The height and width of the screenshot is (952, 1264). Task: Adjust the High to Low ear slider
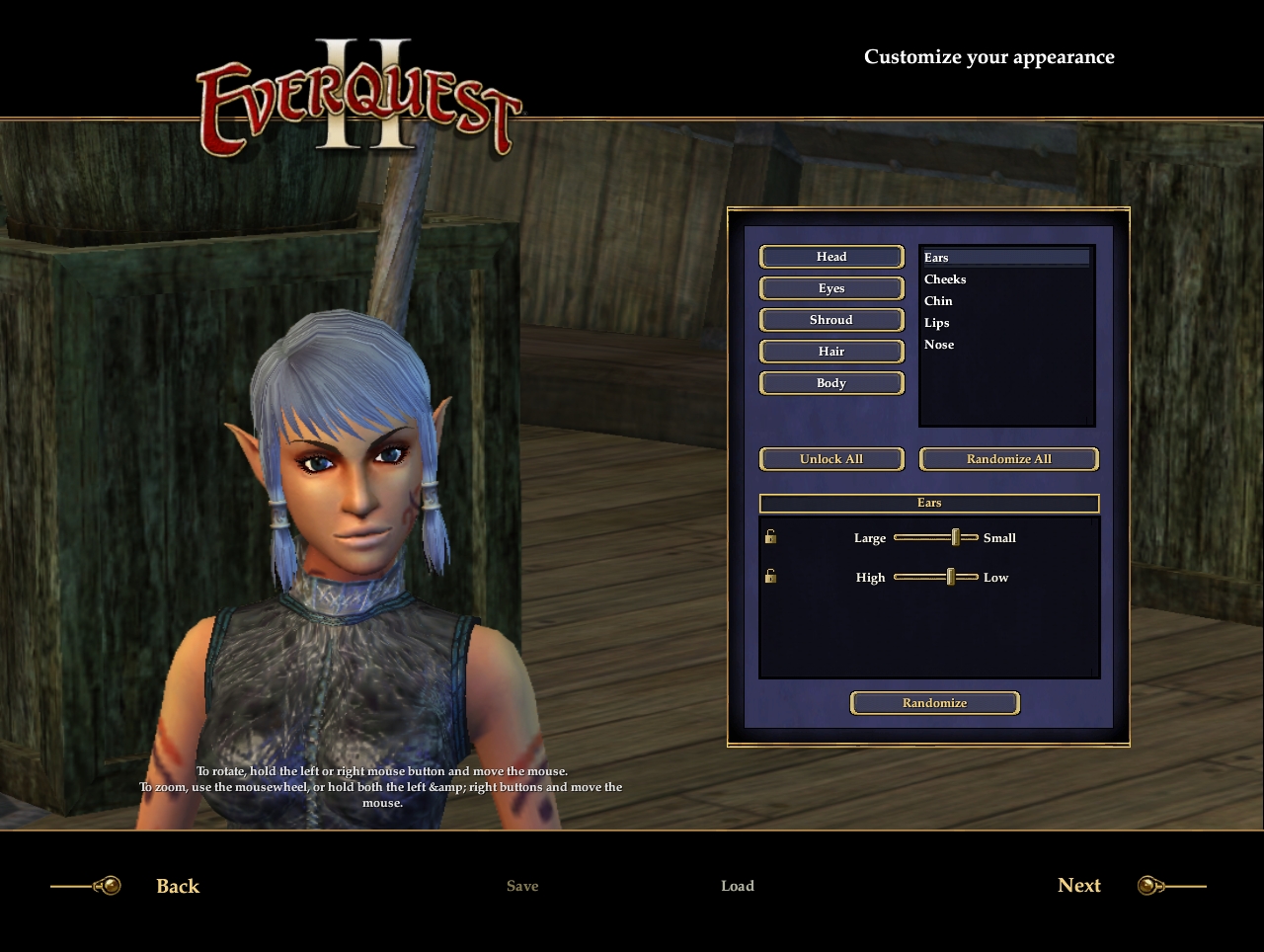click(x=950, y=578)
